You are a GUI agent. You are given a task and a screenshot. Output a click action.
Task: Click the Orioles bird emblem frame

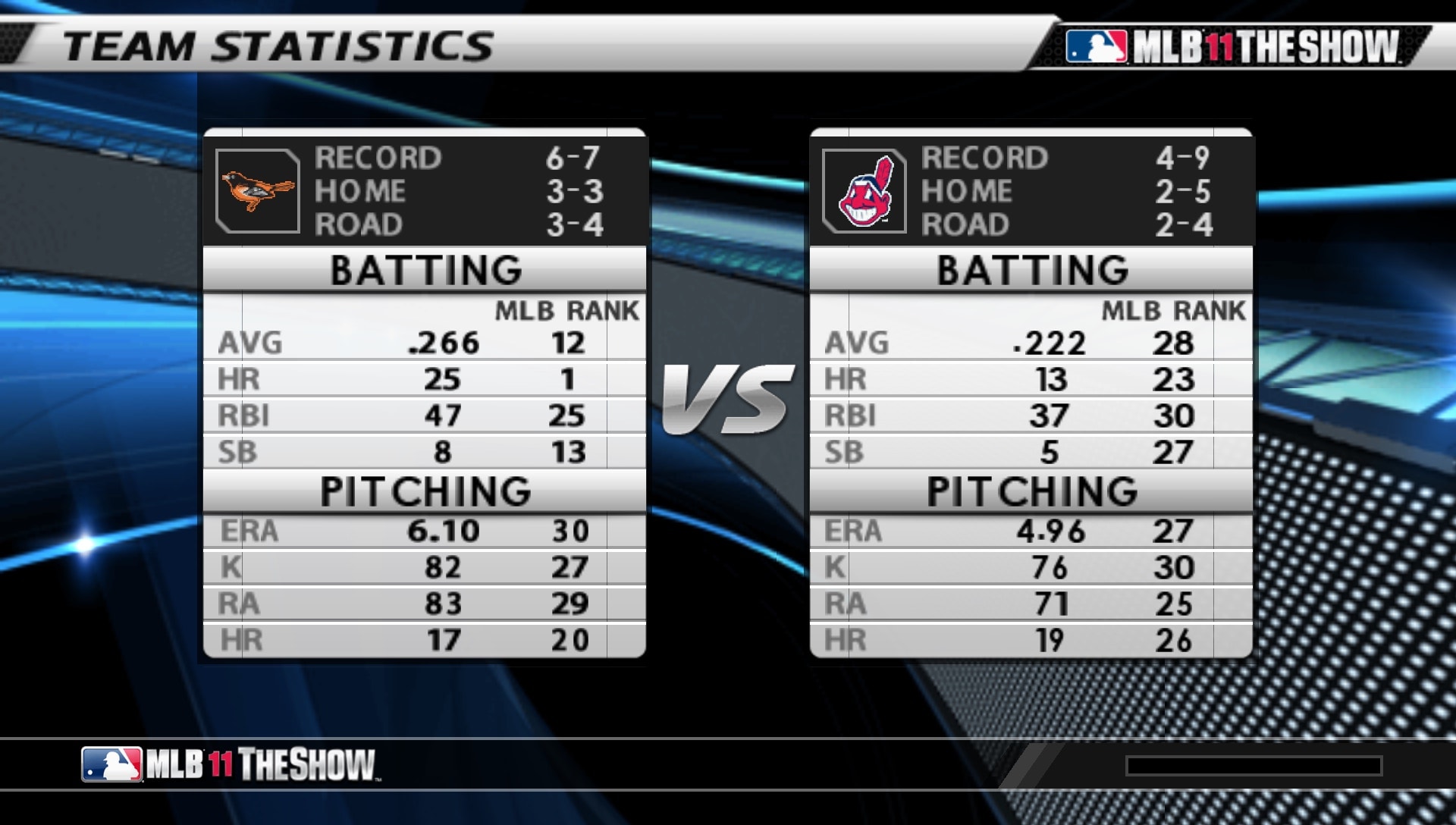coord(258,190)
